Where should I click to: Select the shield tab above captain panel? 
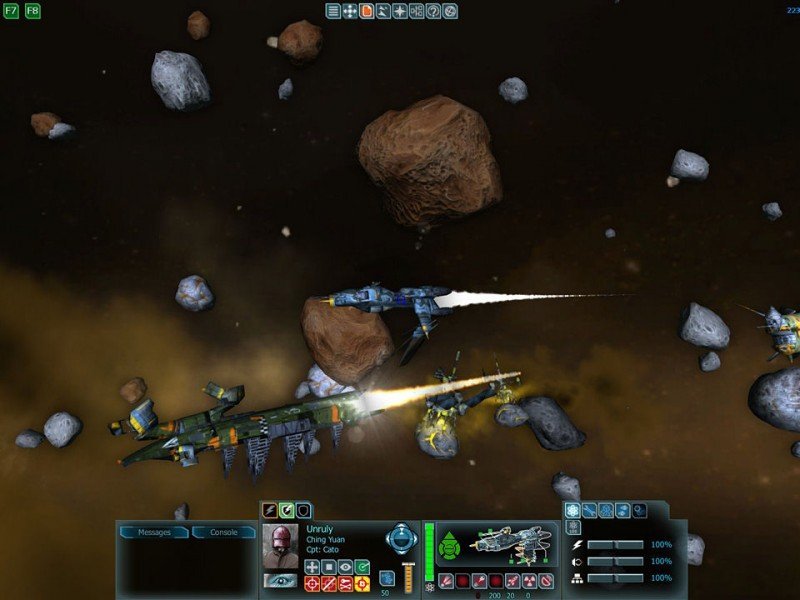click(x=303, y=510)
